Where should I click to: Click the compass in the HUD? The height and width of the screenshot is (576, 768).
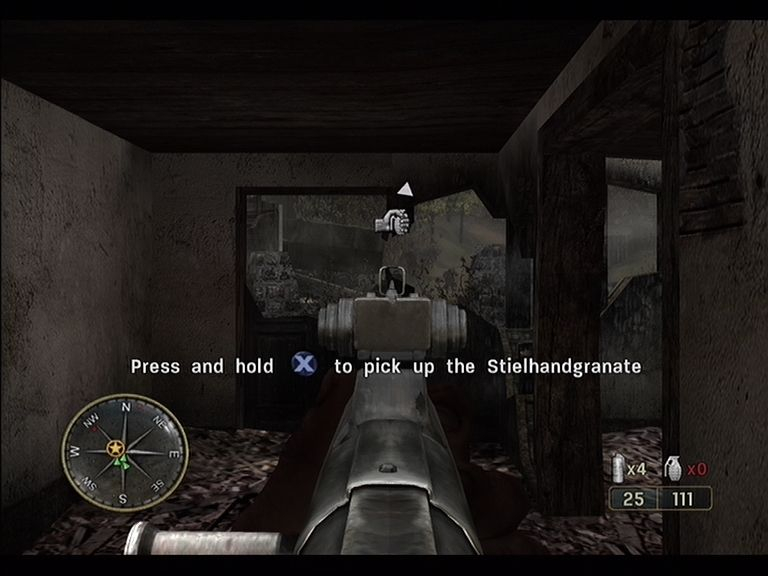pyautogui.click(x=124, y=451)
